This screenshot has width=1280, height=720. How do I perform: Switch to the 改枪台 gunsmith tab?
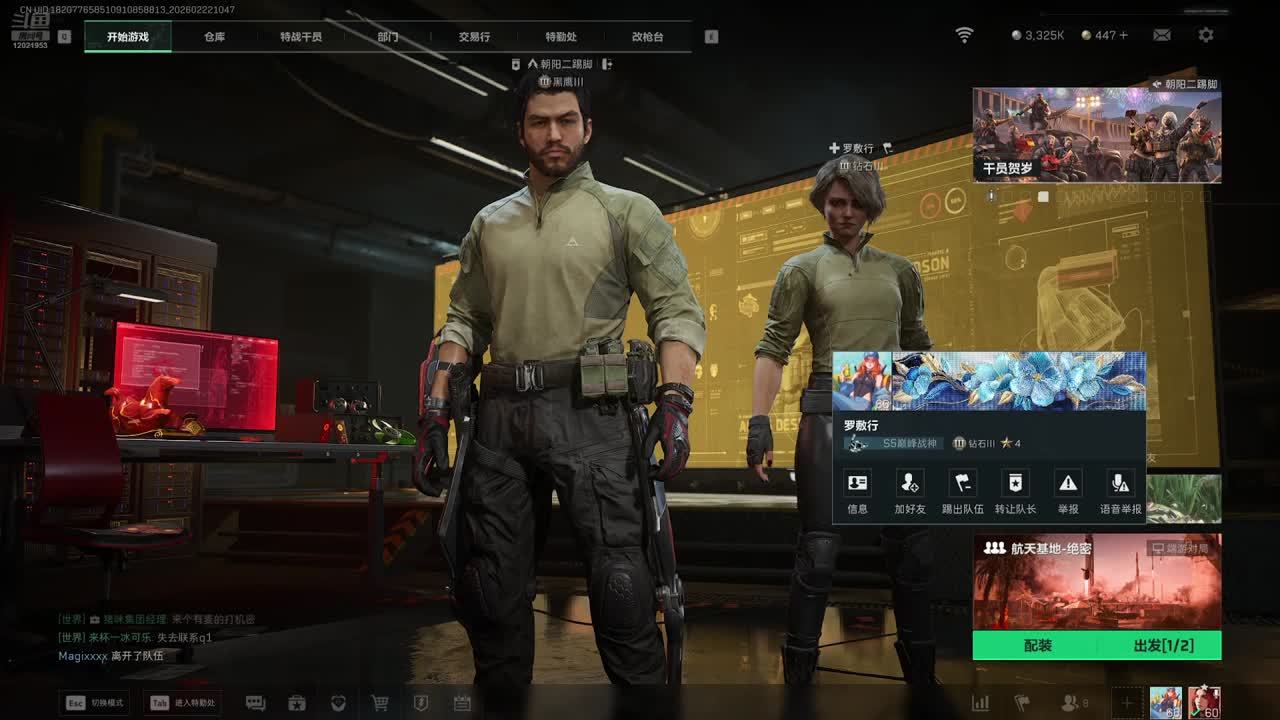click(647, 37)
